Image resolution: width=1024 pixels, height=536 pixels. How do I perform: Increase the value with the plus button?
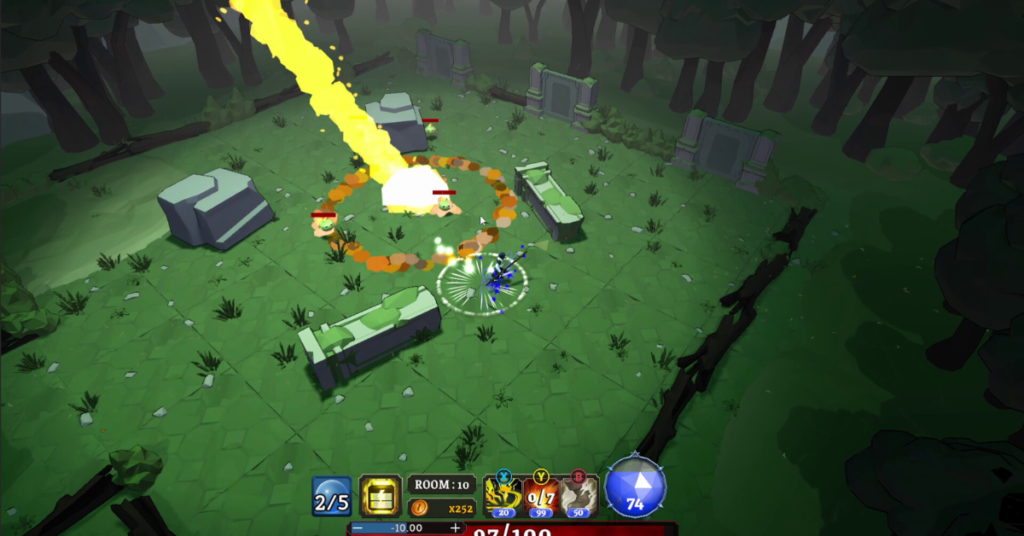(456, 528)
